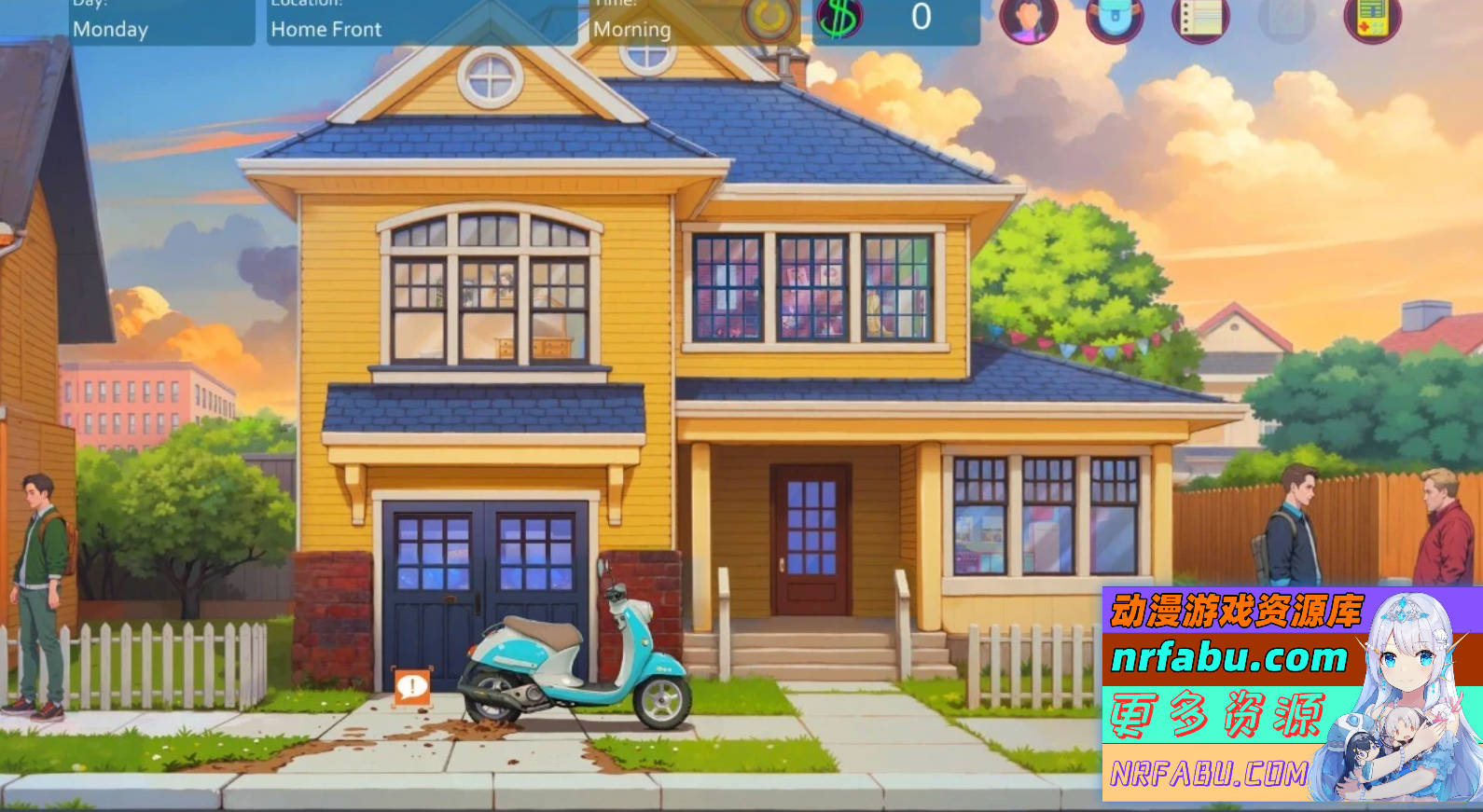This screenshot has width=1483, height=812.
Task: Click the green dollar sign money icon
Action: click(838, 17)
